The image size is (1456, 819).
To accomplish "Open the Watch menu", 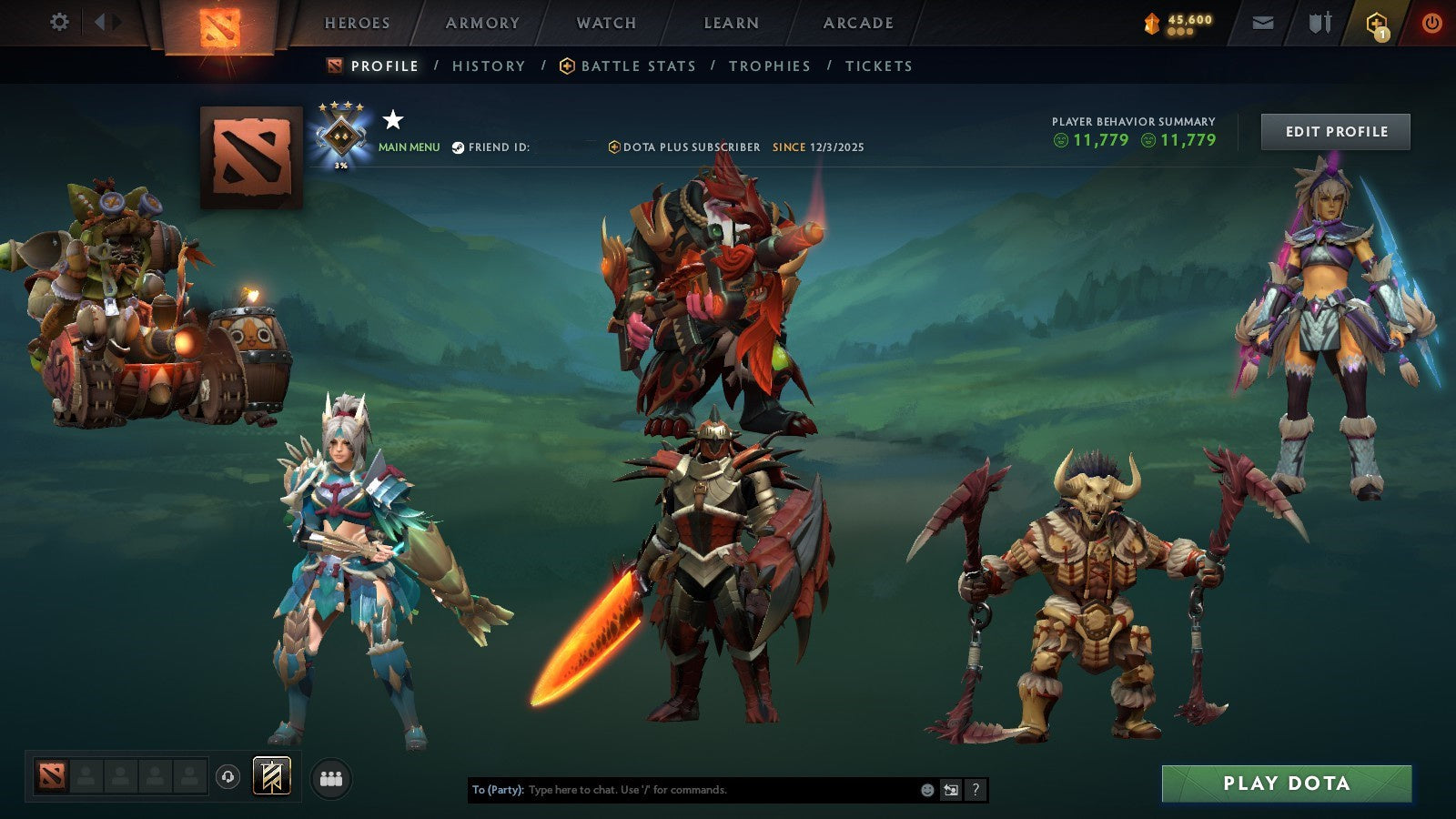I will (x=605, y=24).
